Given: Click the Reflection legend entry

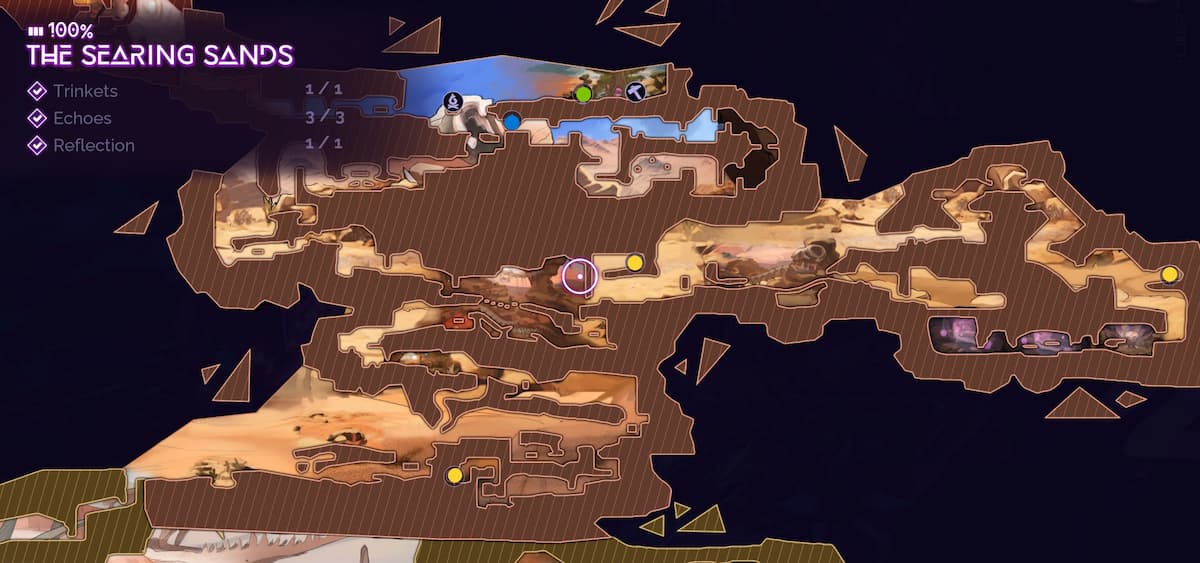Looking at the screenshot, I should [x=93, y=145].
